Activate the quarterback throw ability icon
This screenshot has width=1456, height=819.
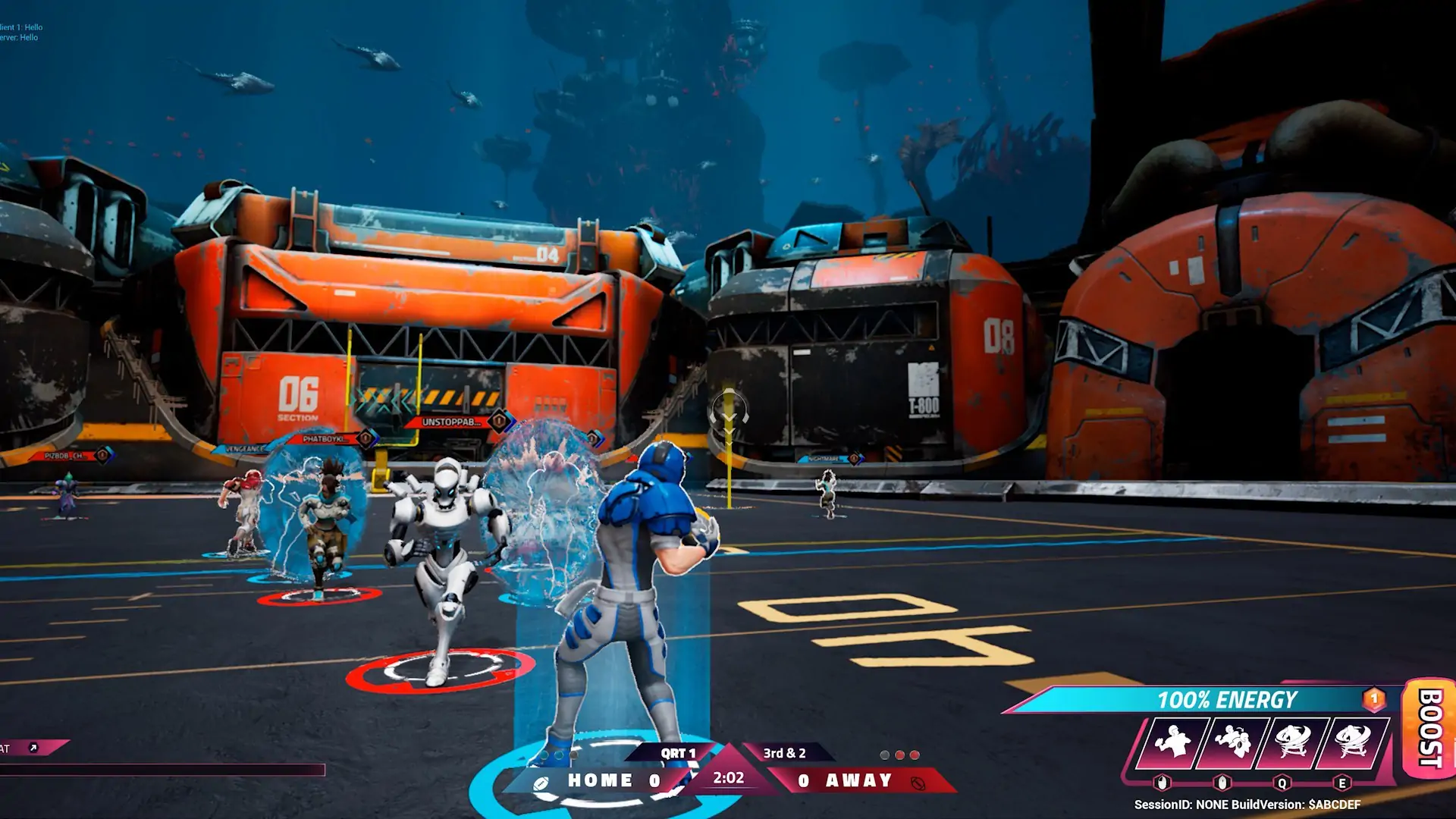click(1172, 742)
